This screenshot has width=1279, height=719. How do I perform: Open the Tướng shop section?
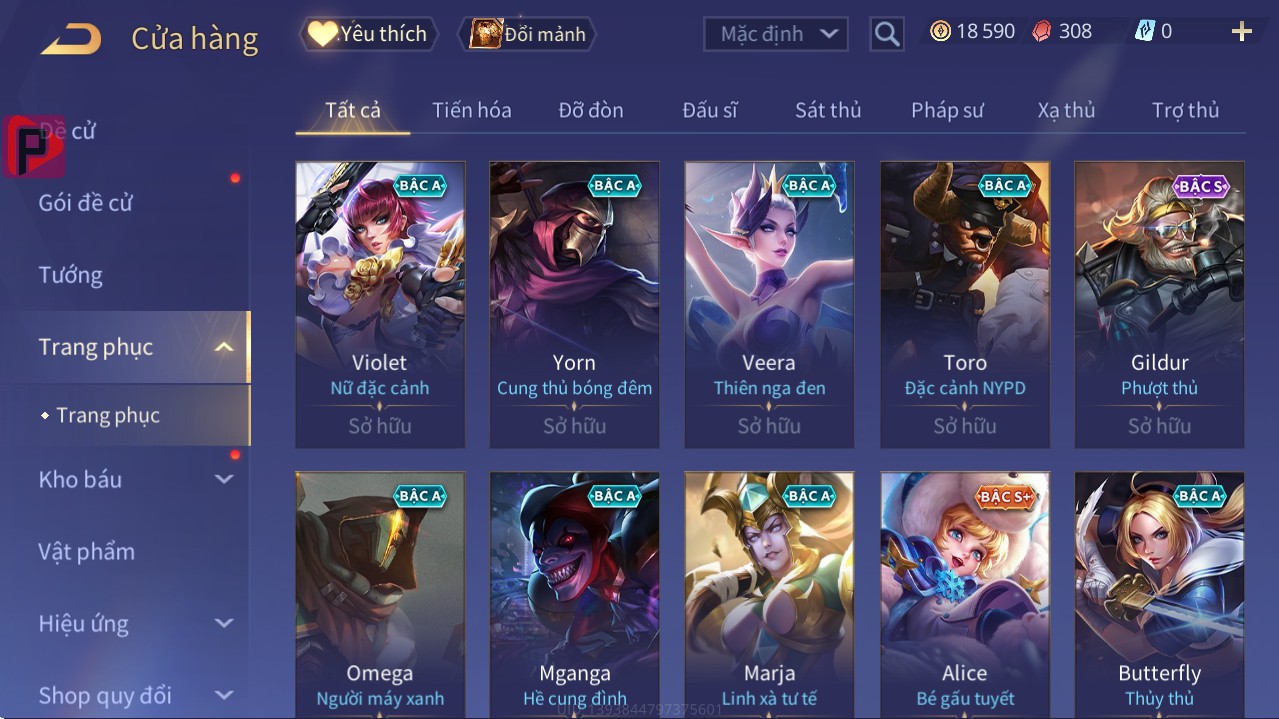pyautogui.click(x=71, y=275)
